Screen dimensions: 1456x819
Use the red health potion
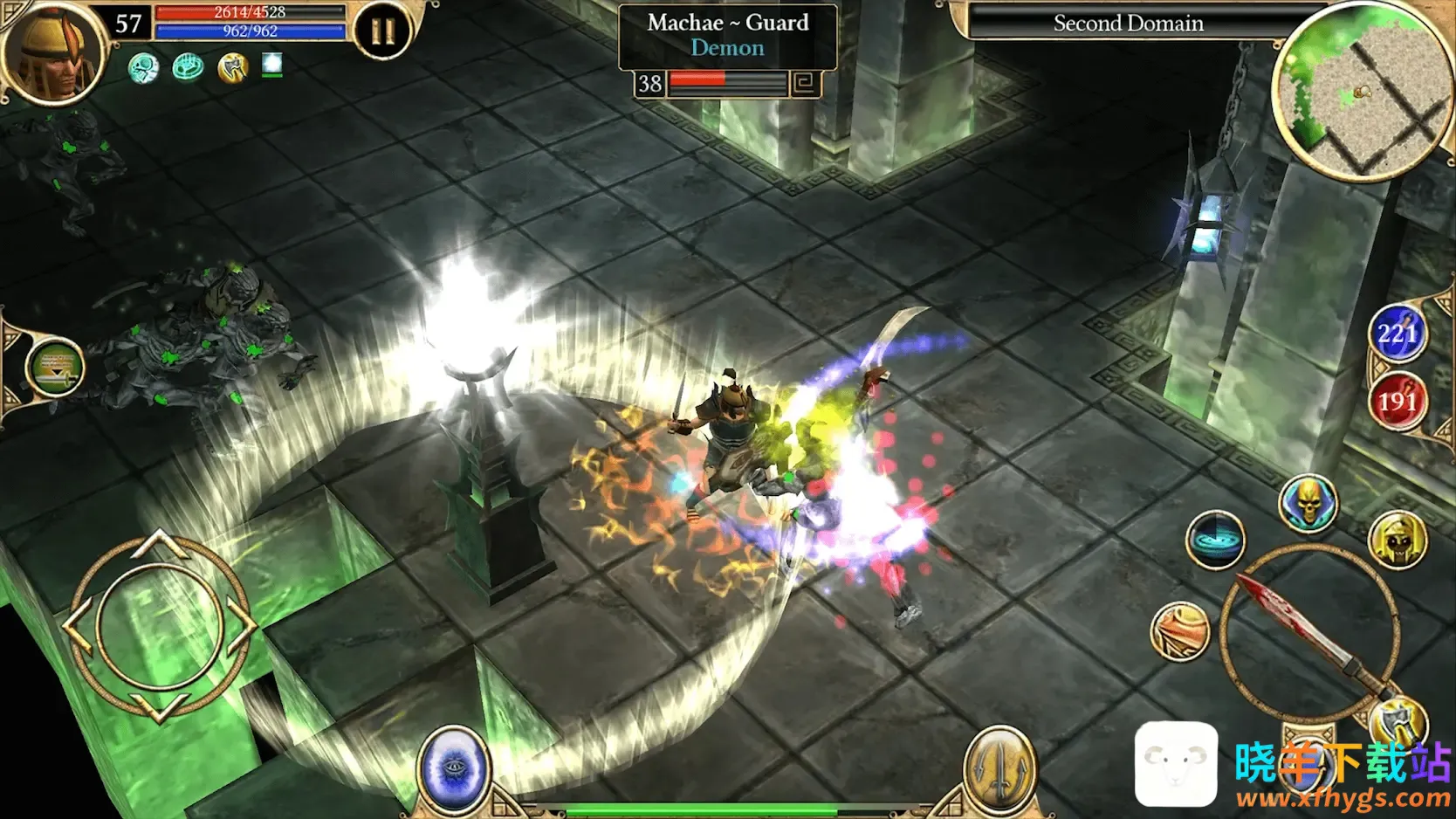[1397, 402]
